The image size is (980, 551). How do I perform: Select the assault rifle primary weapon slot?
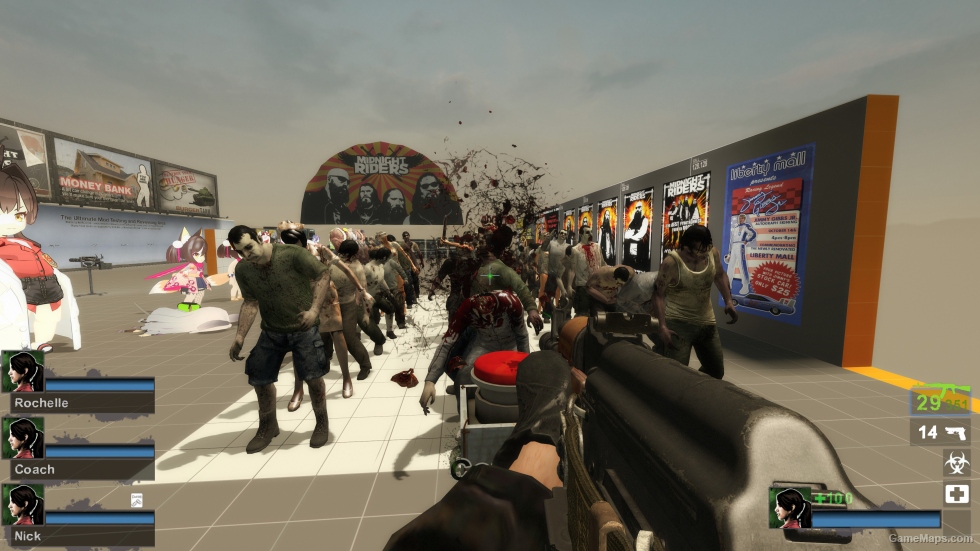tap(939, 401)
